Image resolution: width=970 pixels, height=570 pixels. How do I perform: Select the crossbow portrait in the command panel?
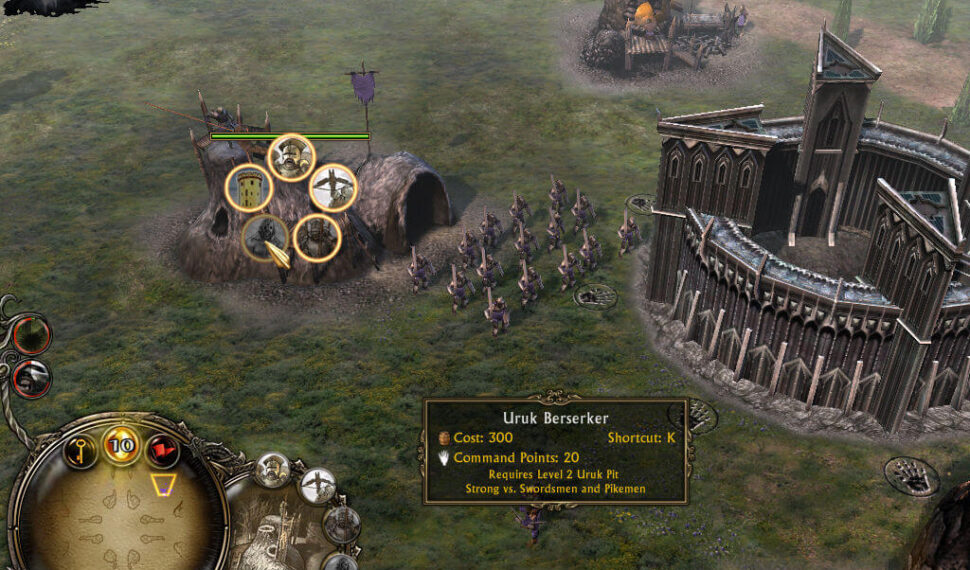[x=318, y=487]
